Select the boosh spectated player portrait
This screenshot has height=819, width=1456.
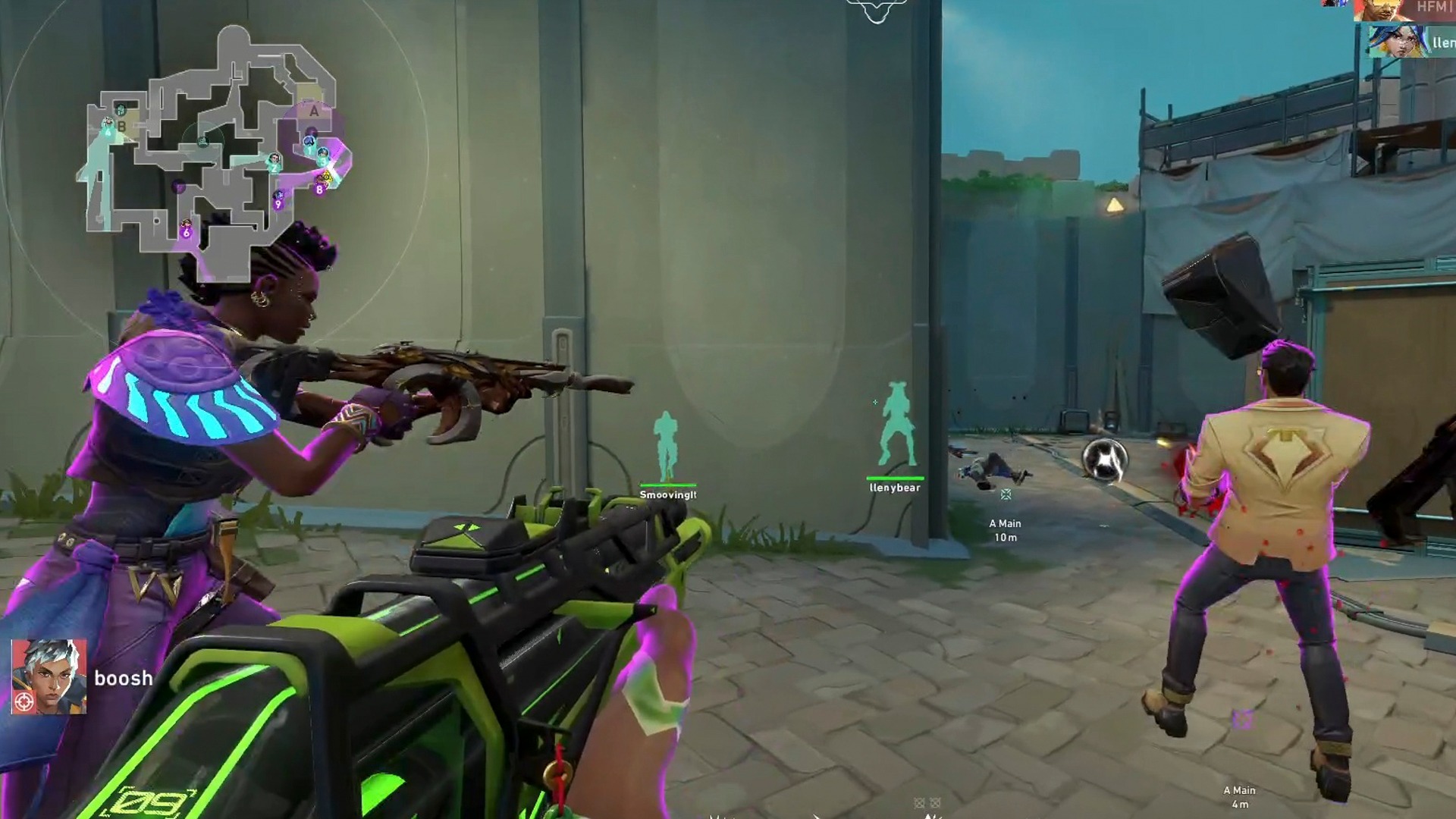(x=49, y=676)
